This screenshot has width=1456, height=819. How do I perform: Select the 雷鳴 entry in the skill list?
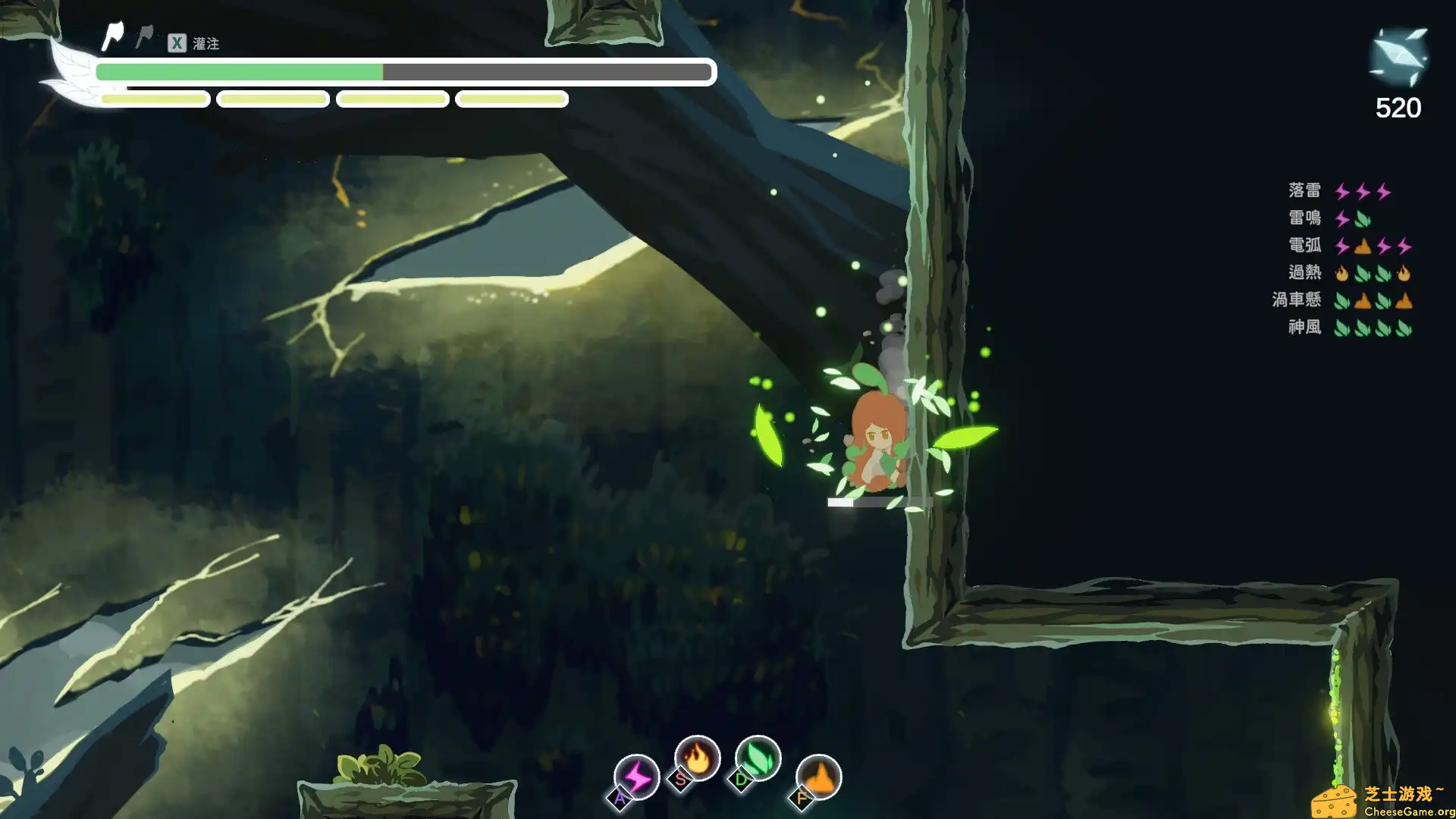point(1306,218)
